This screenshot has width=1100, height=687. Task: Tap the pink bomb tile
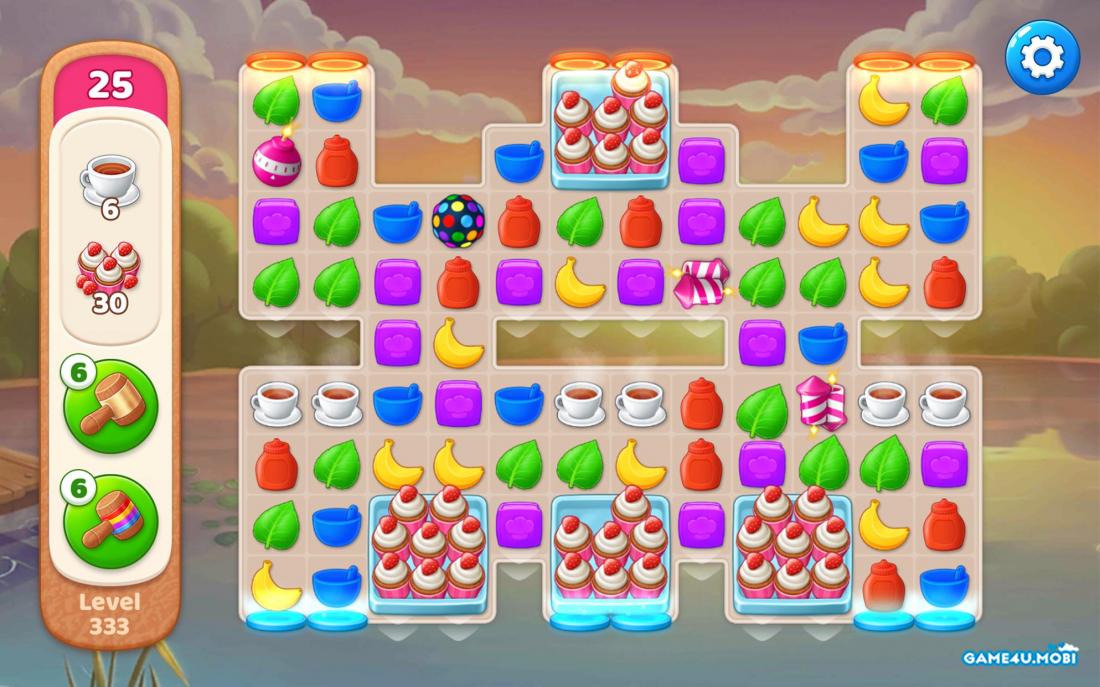pos(276,159)
